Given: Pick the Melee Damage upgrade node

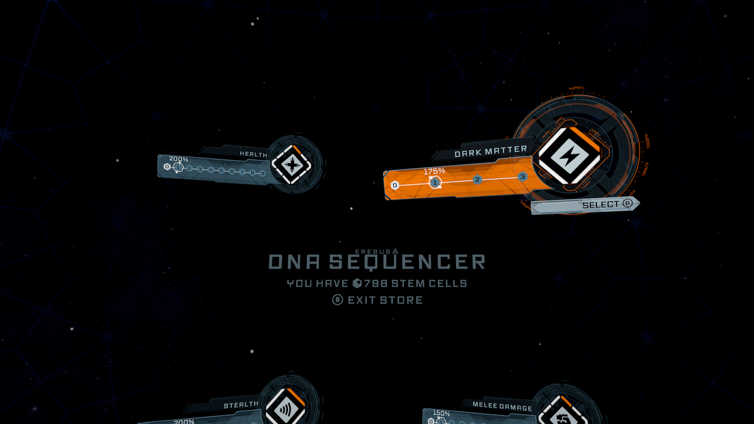Looking at the screenshot, I should 563,412.
